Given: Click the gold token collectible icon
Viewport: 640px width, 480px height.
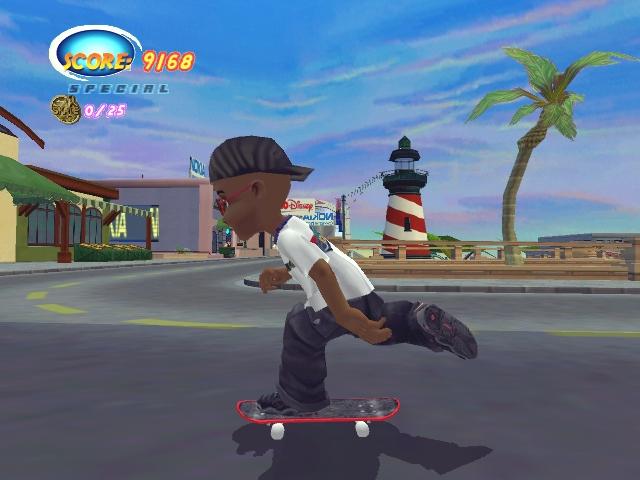Looking at the screenshot, I should pyautogui.click(x=66, y=109).
